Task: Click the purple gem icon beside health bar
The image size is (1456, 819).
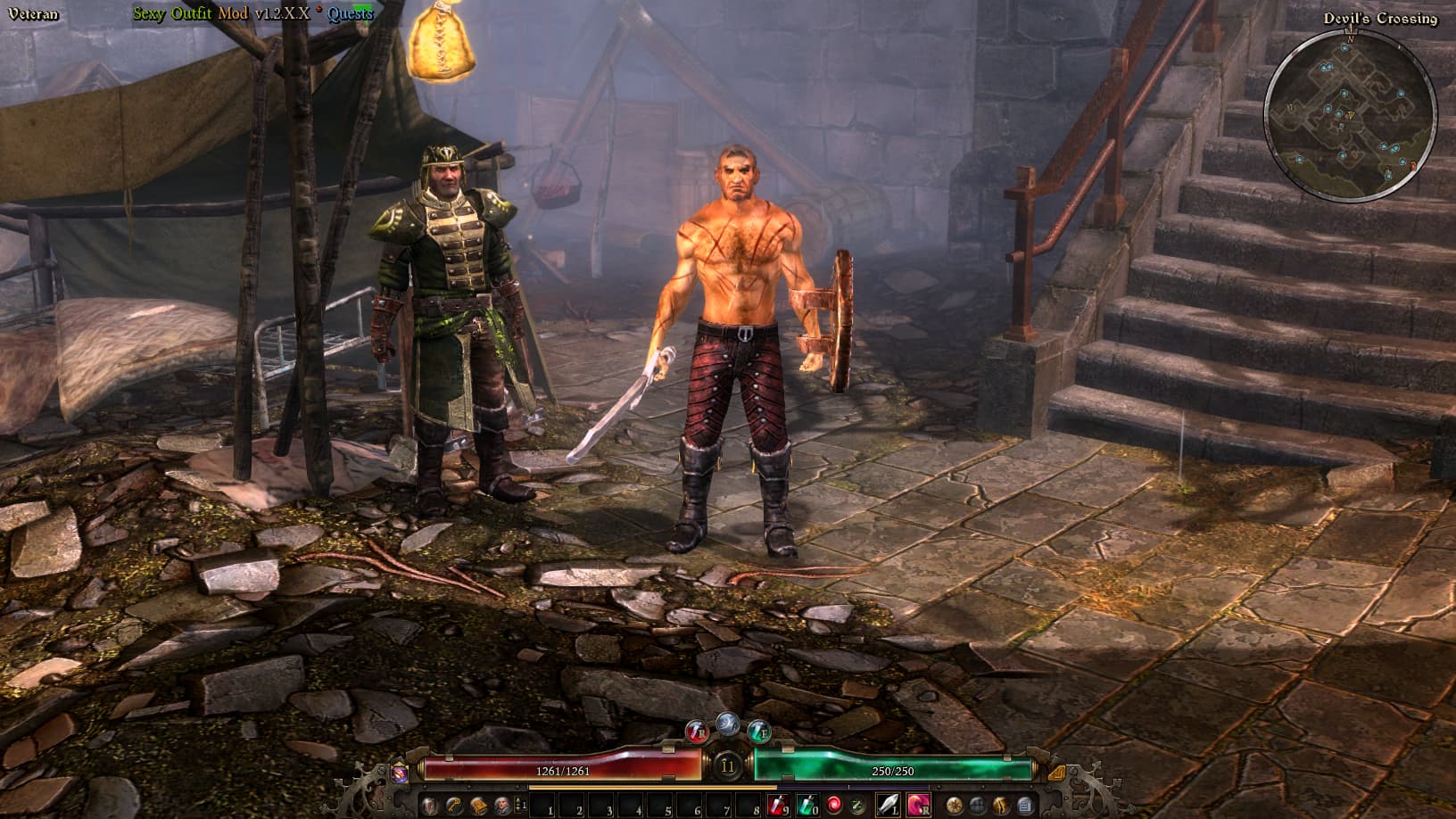Action: point(401,772)
